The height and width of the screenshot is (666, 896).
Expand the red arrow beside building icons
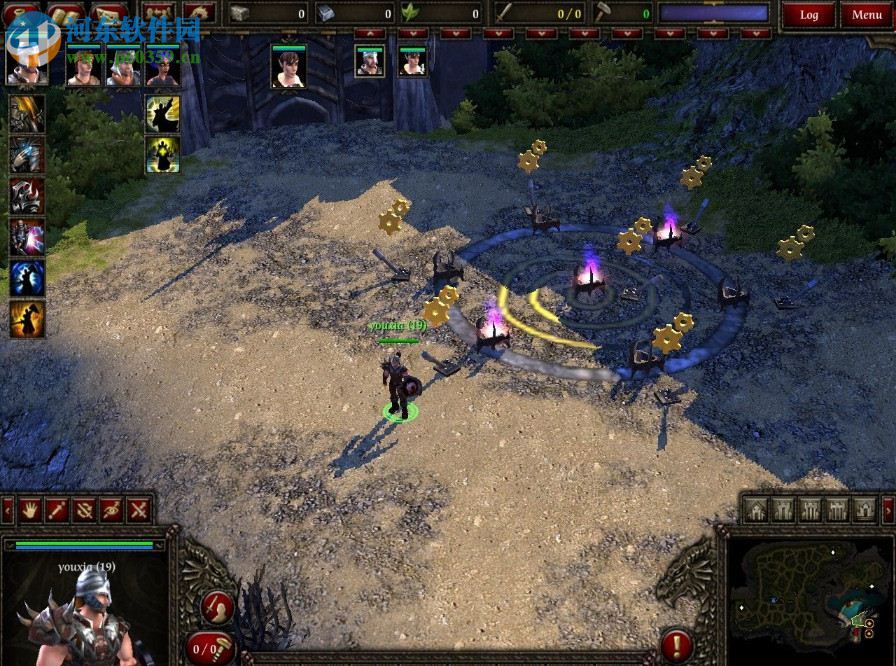tap(889, 510)
